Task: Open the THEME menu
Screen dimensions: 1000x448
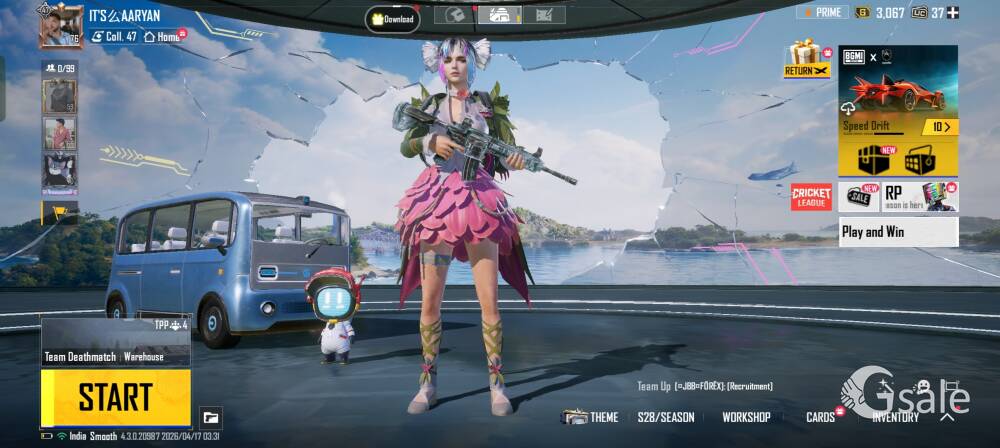Action: point(591,417)
